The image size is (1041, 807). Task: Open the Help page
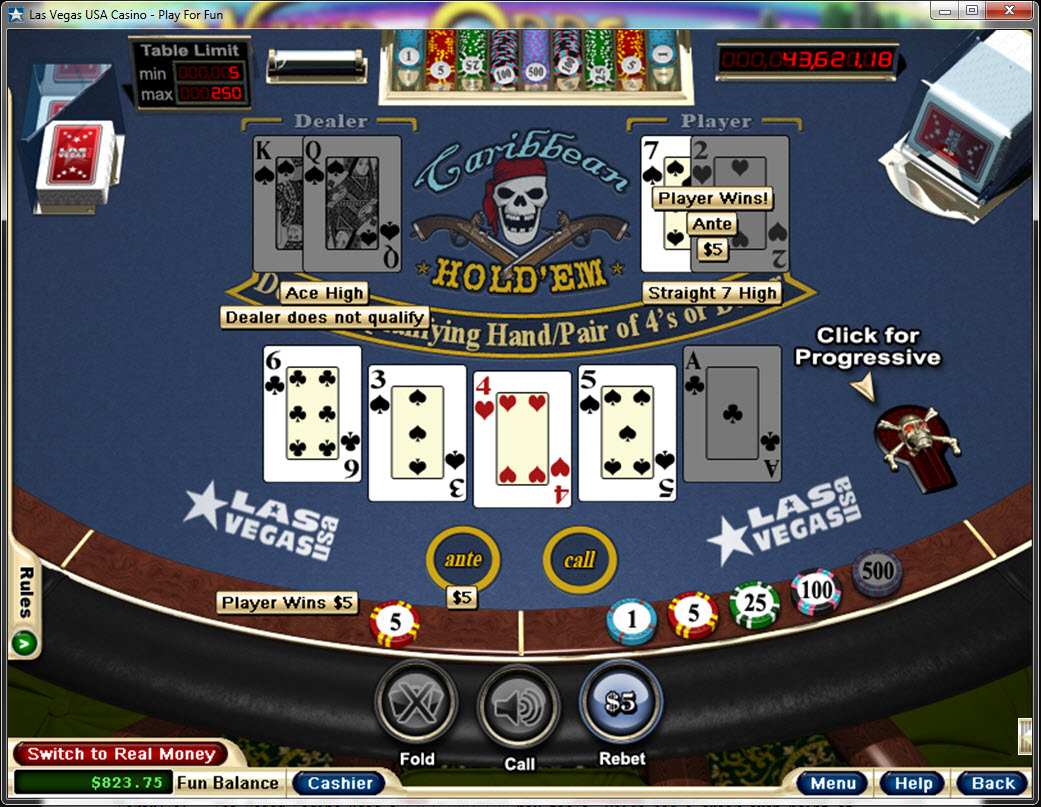click(913, 783)
